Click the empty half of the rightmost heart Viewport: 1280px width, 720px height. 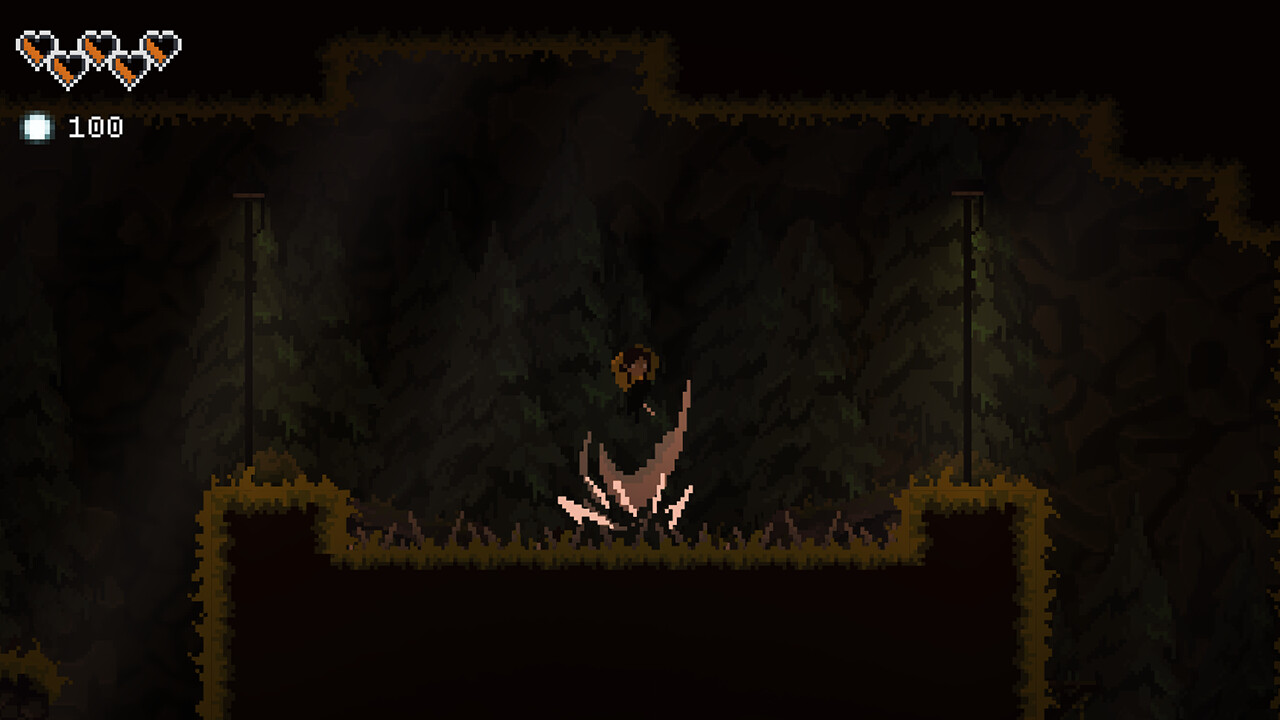(x=168, y=45)
